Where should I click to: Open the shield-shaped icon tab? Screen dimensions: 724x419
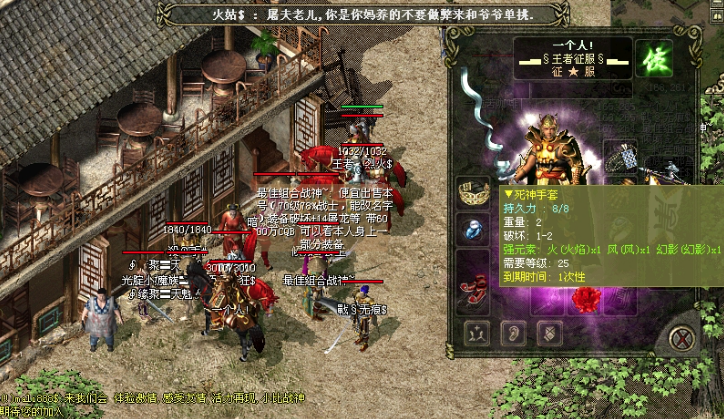coord(549,333)
